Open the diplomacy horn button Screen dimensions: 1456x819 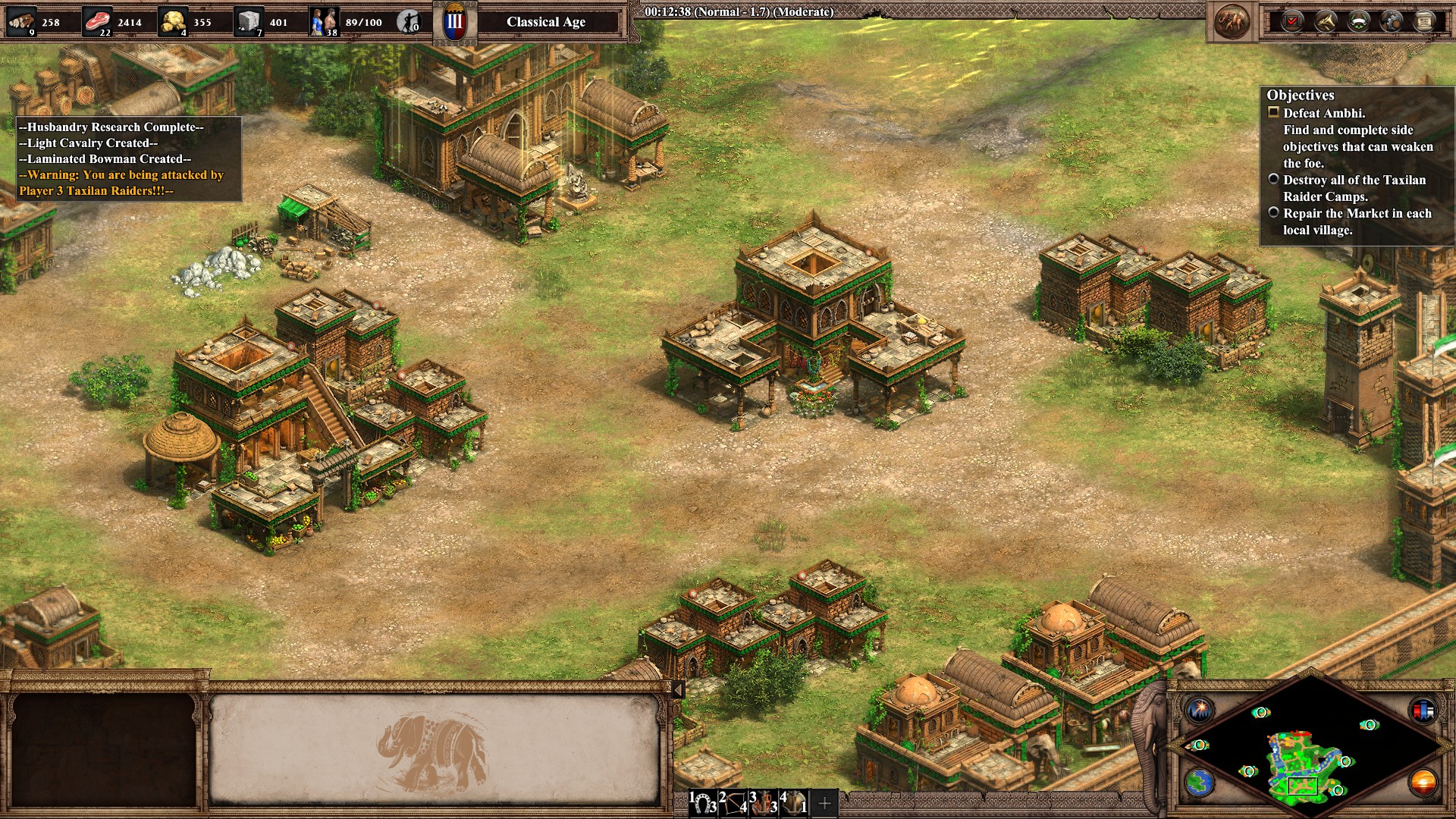1326,21
